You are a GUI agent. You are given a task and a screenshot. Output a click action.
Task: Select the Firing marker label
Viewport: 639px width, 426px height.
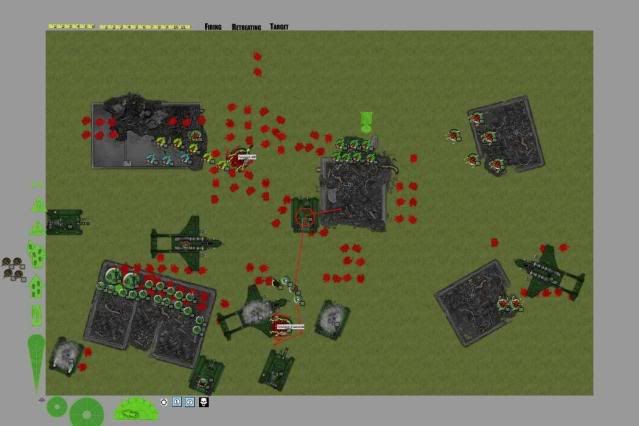pyautogui.click(x=212, y=26)
